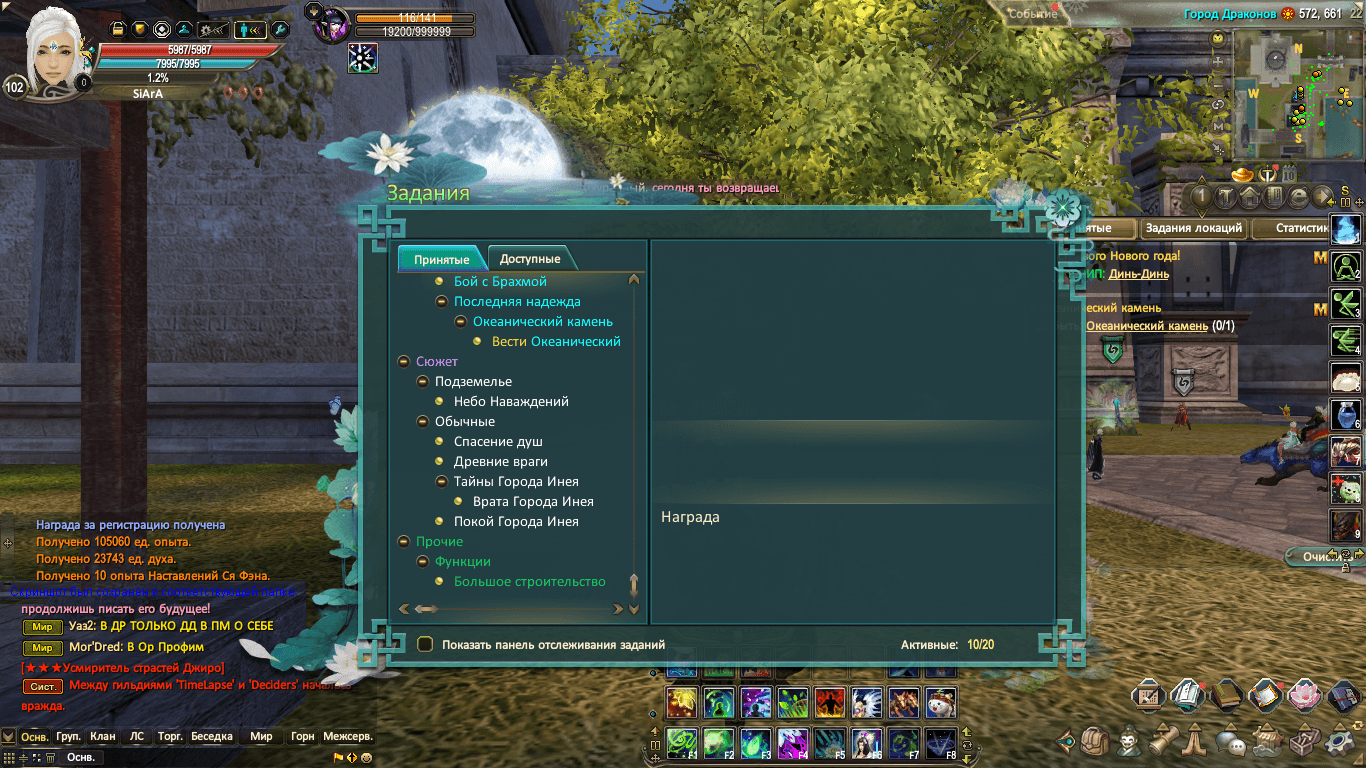
Task: Switch chat to the Мир channel tab
Action: (x=261, y=736)
